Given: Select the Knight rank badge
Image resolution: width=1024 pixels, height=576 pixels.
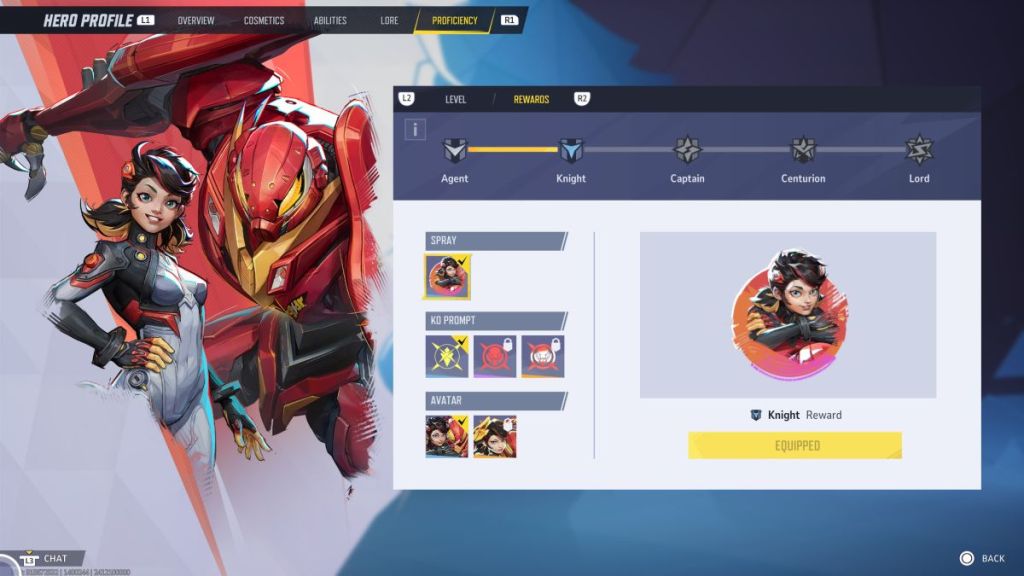Looking at the screenshot, I should coord(571,151).
